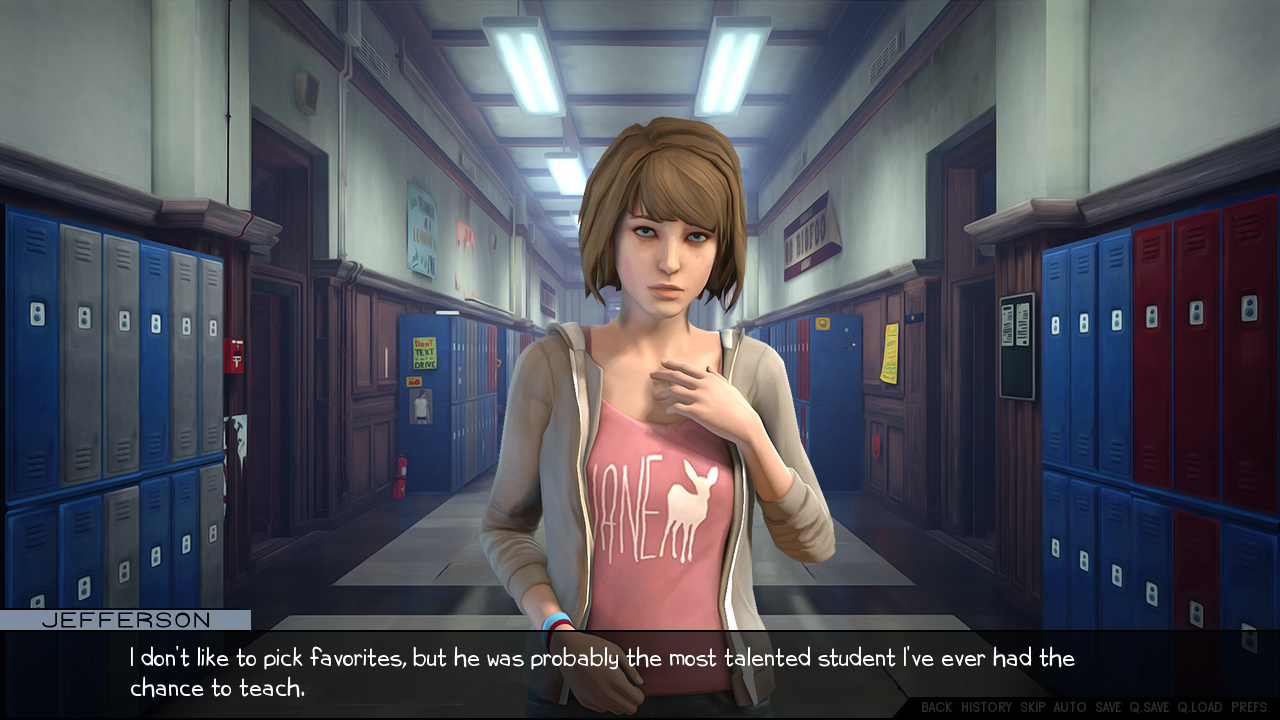Activate Skip to fast-forward dialogue
Screen dimensions: 1280x720
tap(1032, 707)
